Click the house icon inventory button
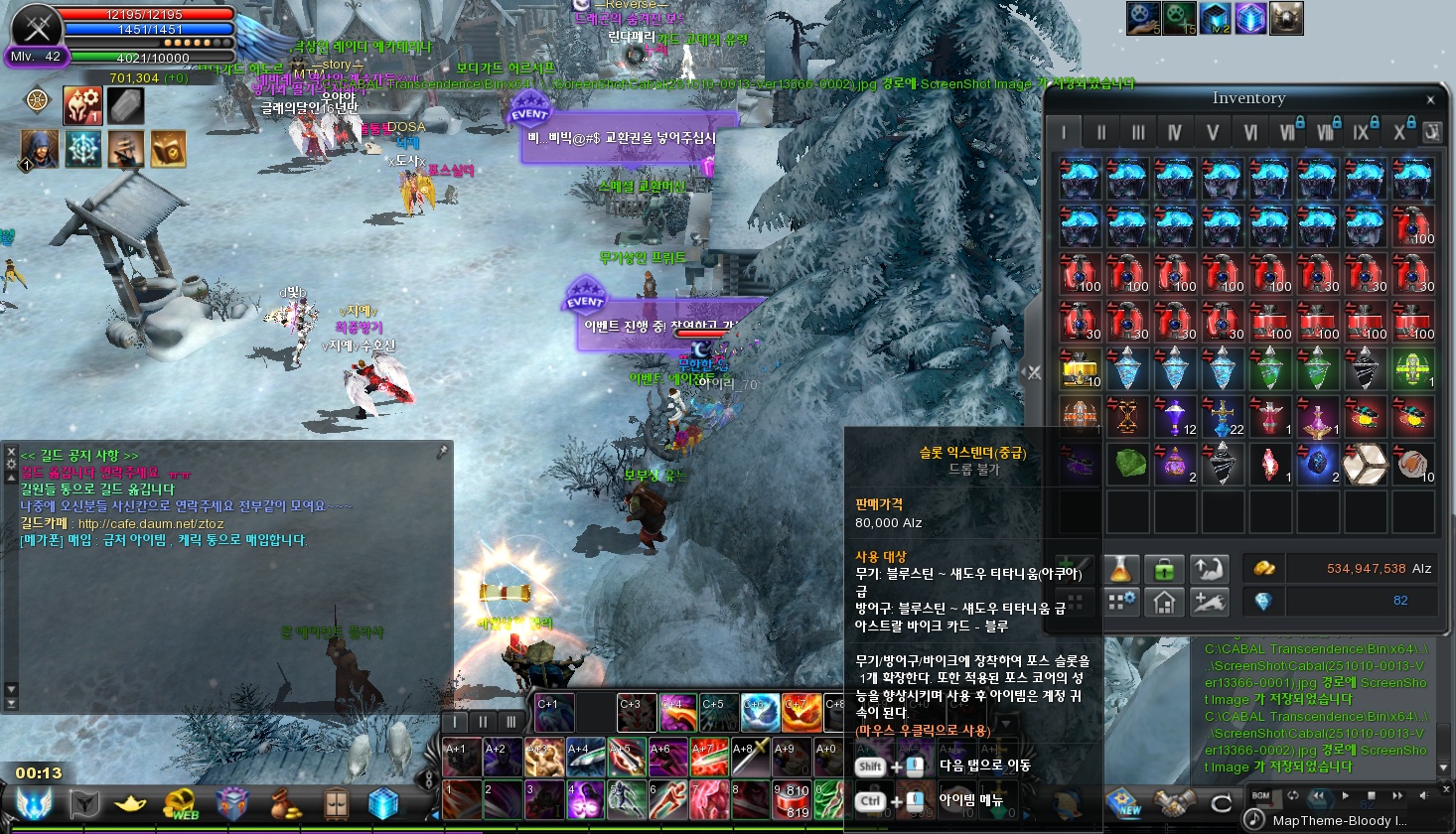The height and width of the screenshot is (834, 1456). [1164, 601]
